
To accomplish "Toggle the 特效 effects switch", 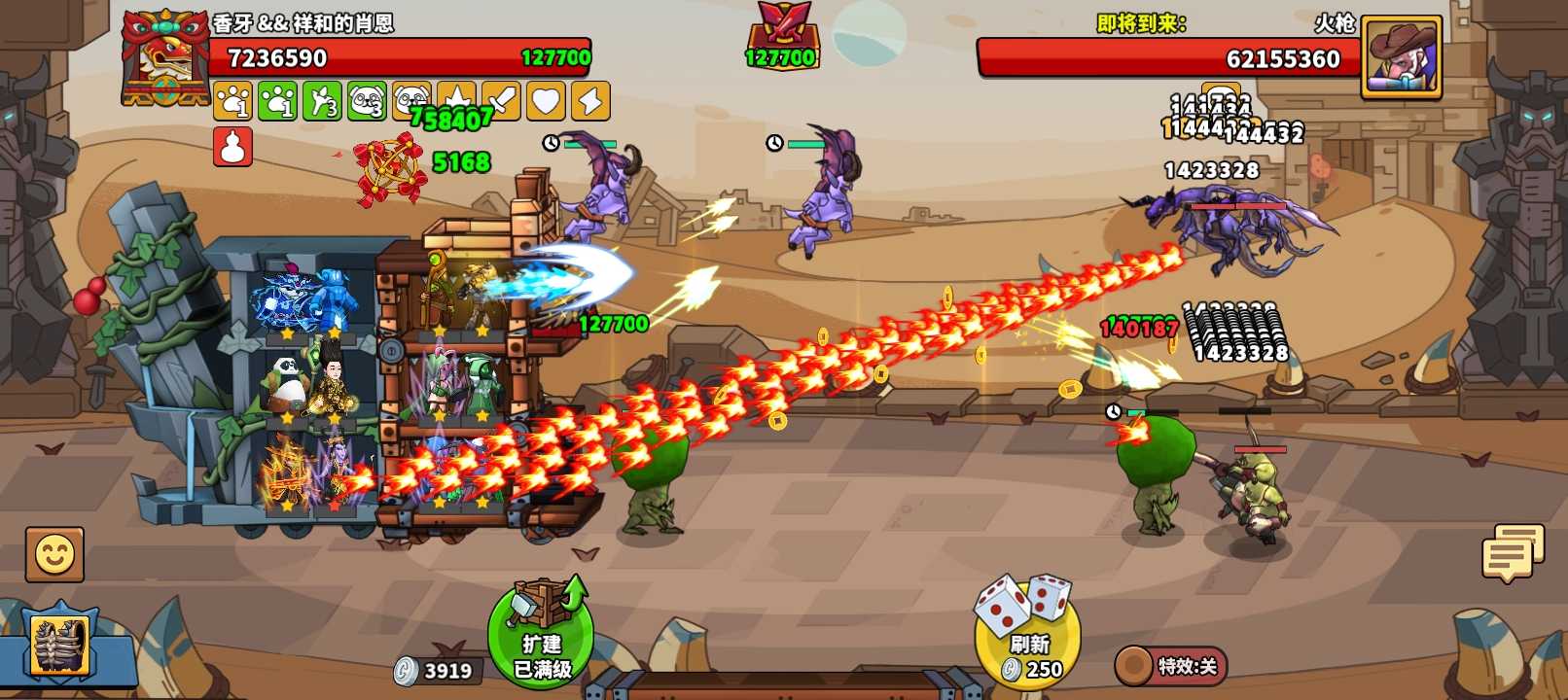I will click(x=1171, y=666).
